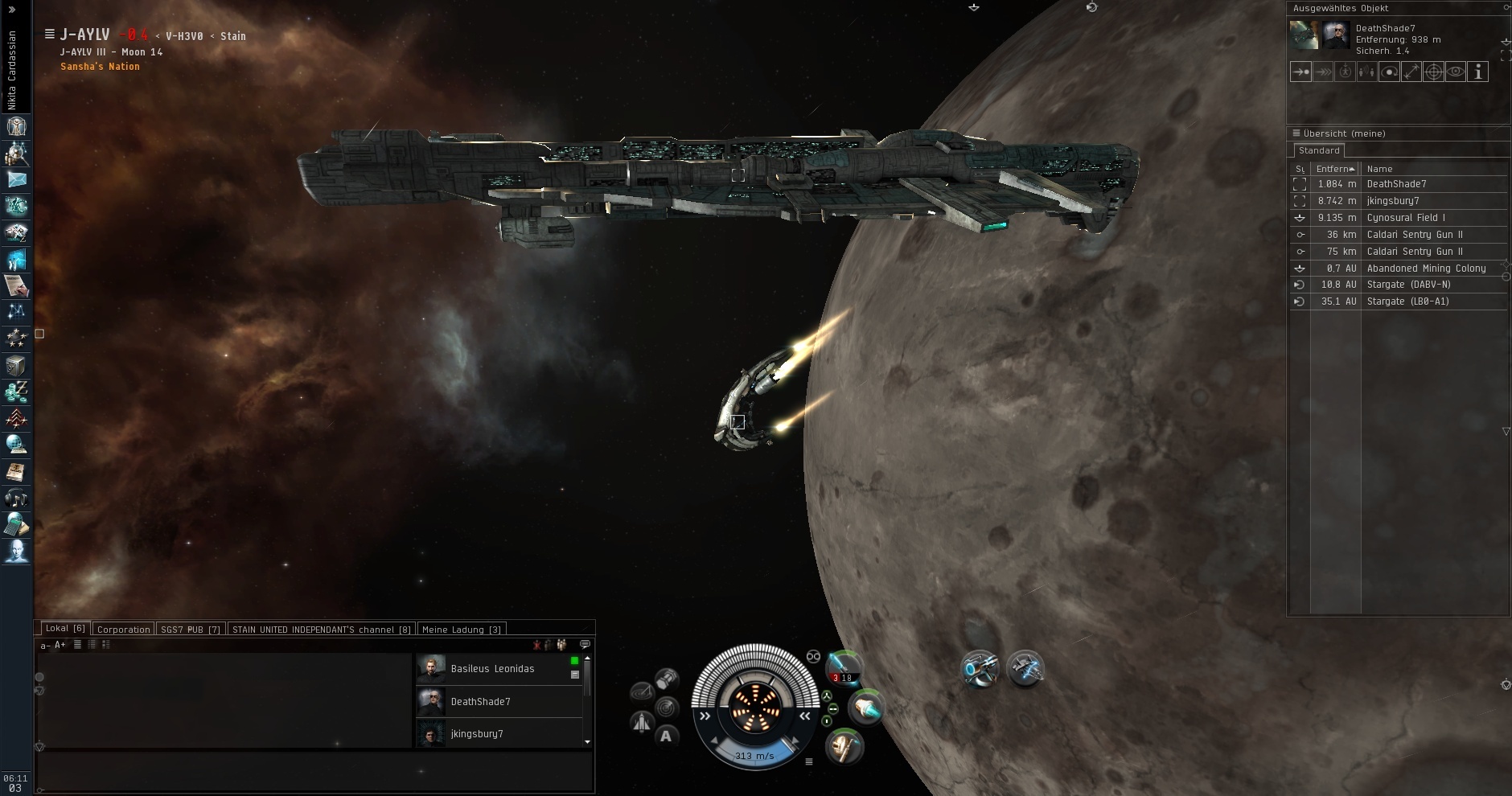Select jkingsbury7 in the local chat list
This screenshot has width=1512, height=796.
coord(477,734)
